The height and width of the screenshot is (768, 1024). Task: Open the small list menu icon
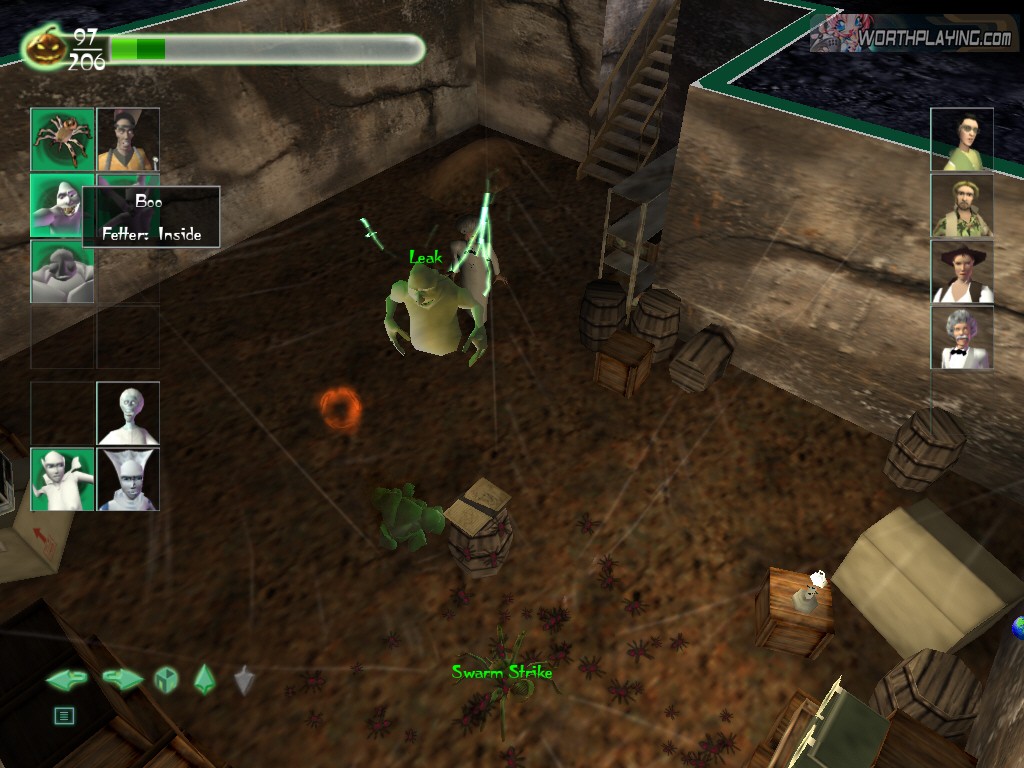pyautogui.click(x=64, y=715)
